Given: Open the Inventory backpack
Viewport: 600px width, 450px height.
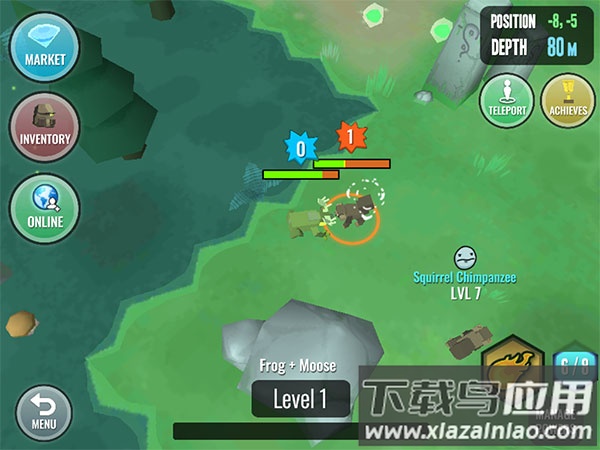Looking at the screenshot, I should 45,127.
